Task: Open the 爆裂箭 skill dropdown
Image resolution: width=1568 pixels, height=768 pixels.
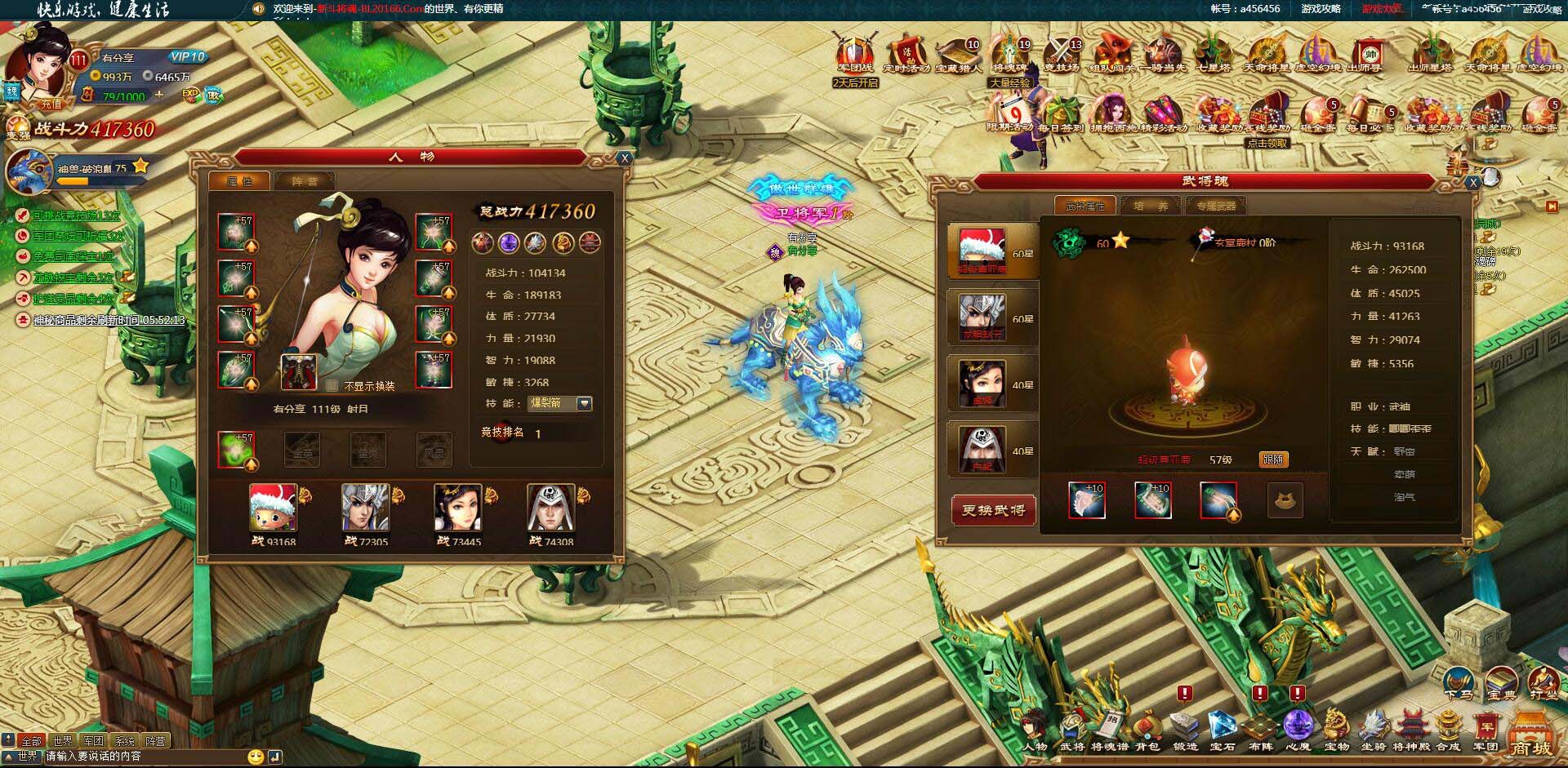Action: pyautogui.click(x=585, y=403)
